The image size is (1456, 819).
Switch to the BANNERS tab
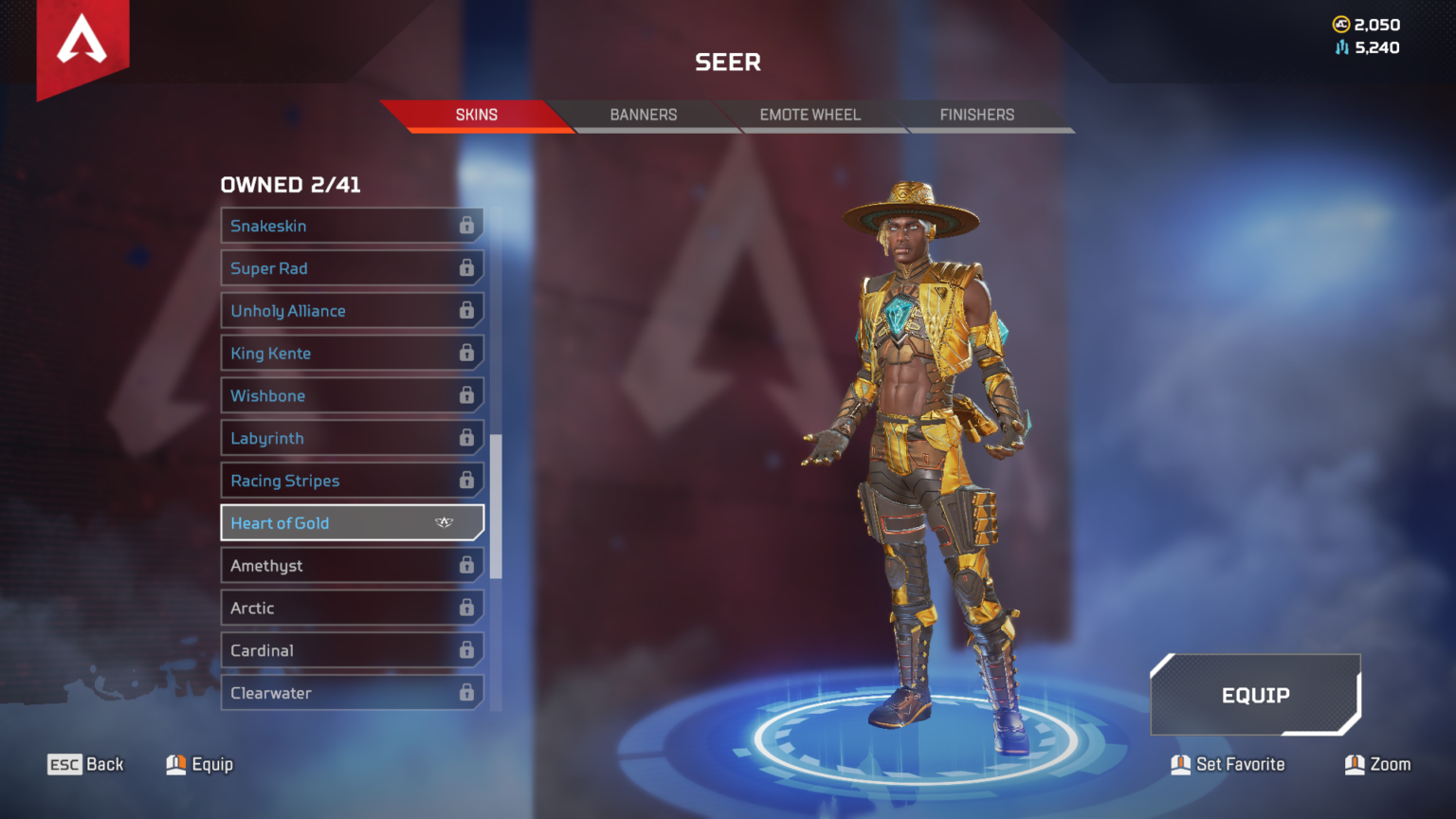(643, 115)
